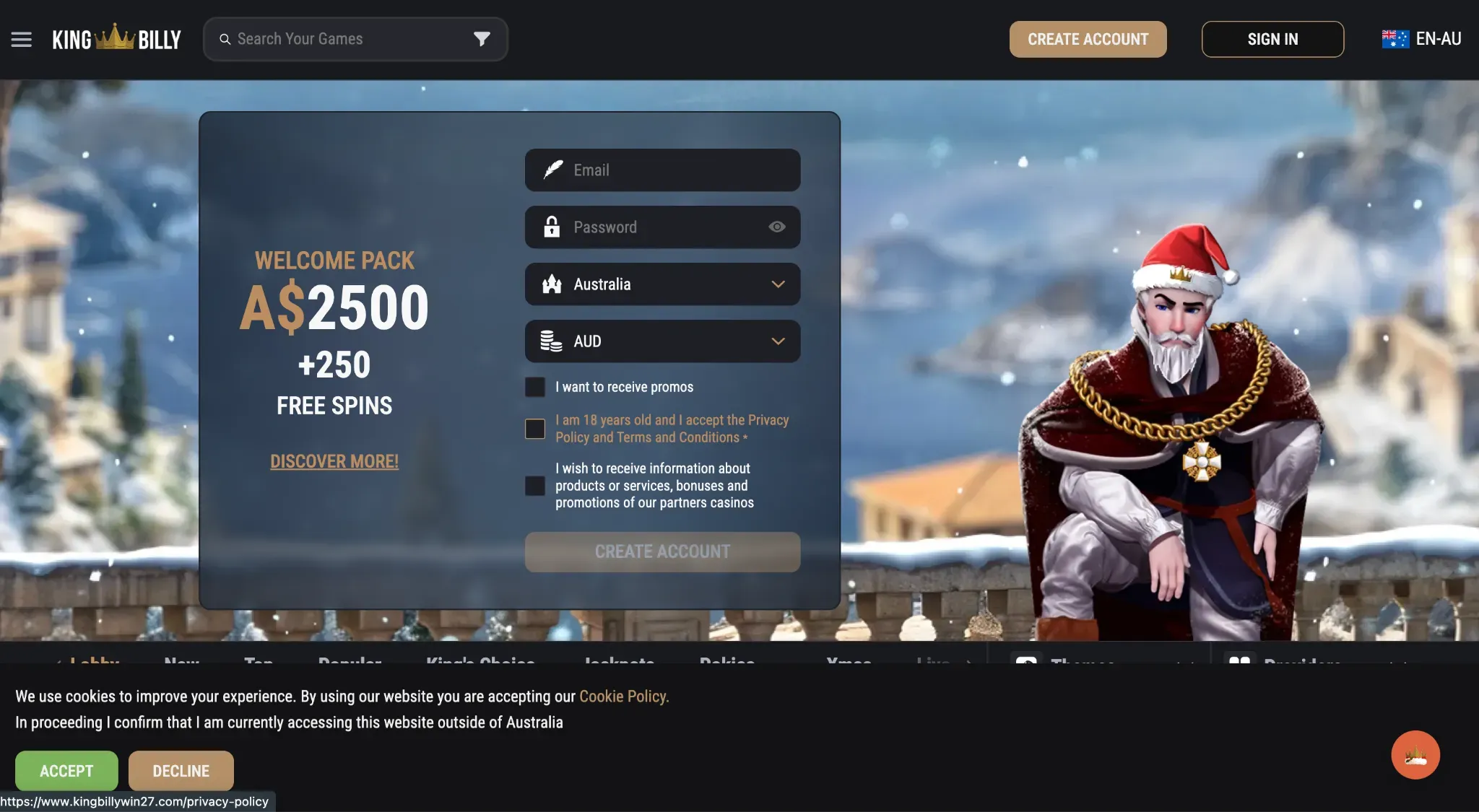The width and height of the screenshot is (1479, 812).
Task: Toggle password visibility with the eye icon
Action: (x=776, y=227)
